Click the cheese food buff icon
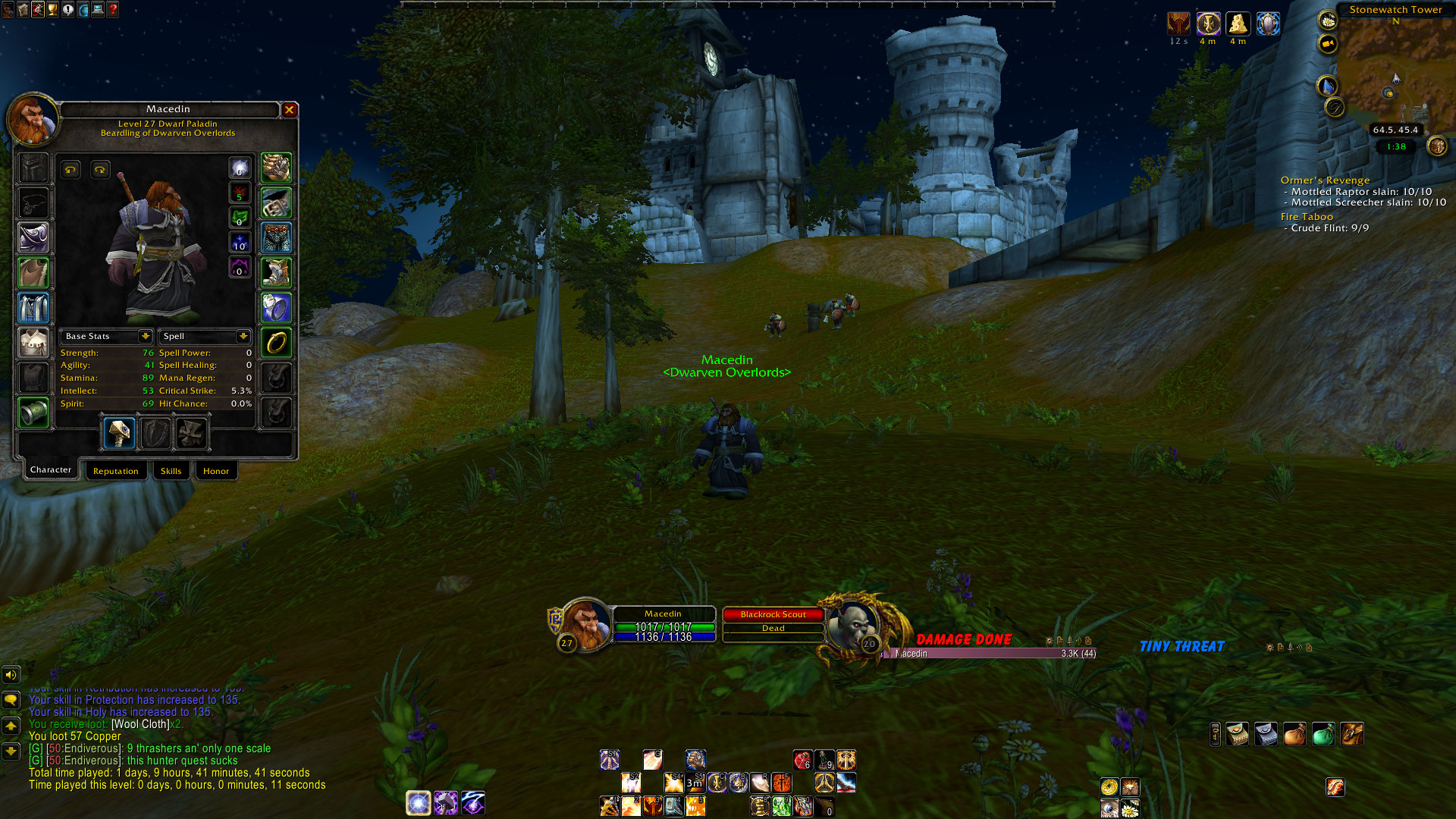The image size is (1456, 819). coord(1238,24)
